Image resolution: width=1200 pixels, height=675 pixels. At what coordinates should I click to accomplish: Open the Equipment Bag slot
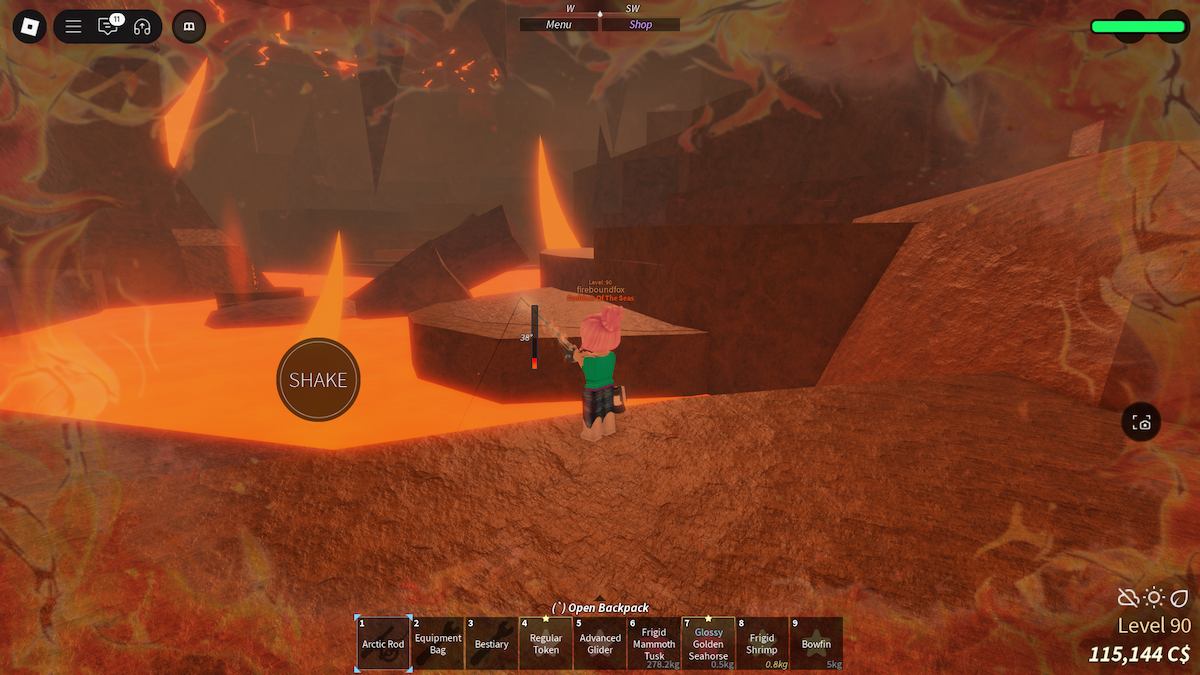pyautogui.click(x=438, y=642)
